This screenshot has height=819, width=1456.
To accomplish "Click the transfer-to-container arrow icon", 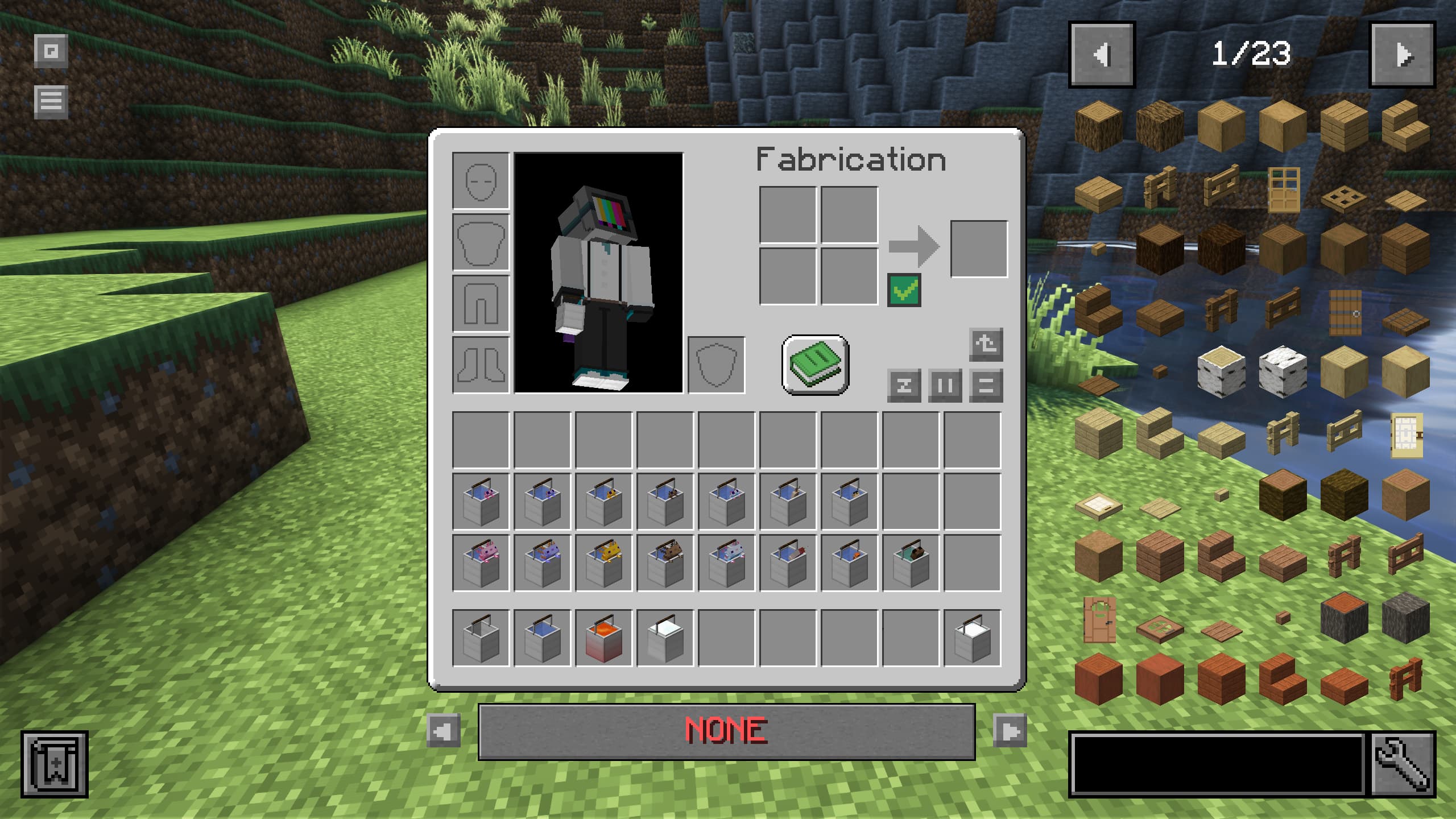I will [987, 346].
